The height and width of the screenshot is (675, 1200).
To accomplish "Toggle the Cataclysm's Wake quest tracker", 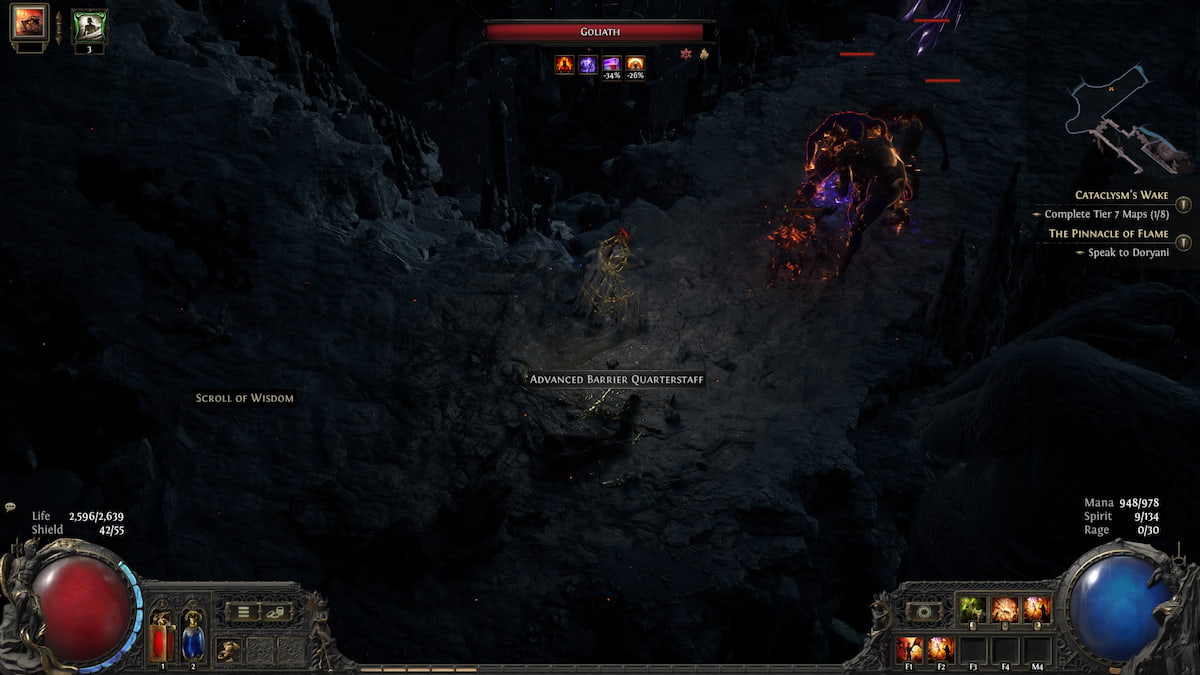I will (1183, 204).
